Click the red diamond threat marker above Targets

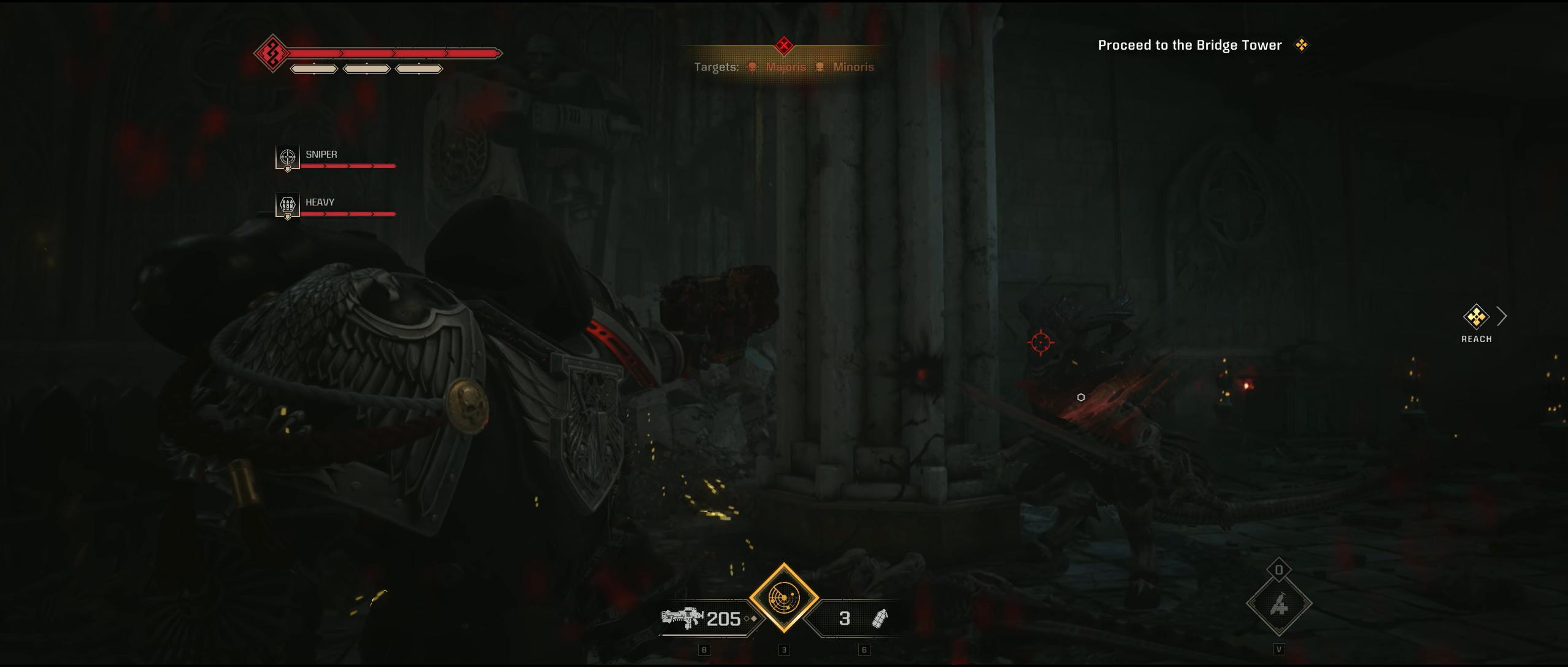[783, 44]
